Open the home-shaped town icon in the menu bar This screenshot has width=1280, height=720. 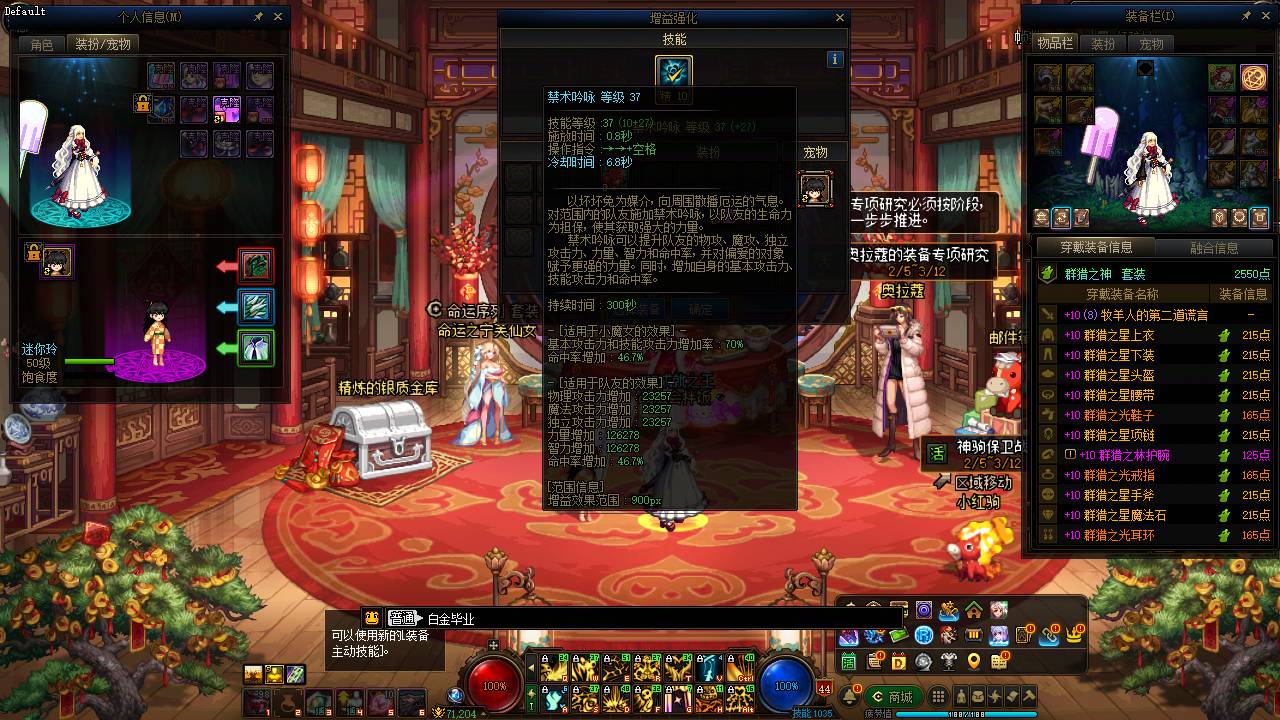(974, 611)
